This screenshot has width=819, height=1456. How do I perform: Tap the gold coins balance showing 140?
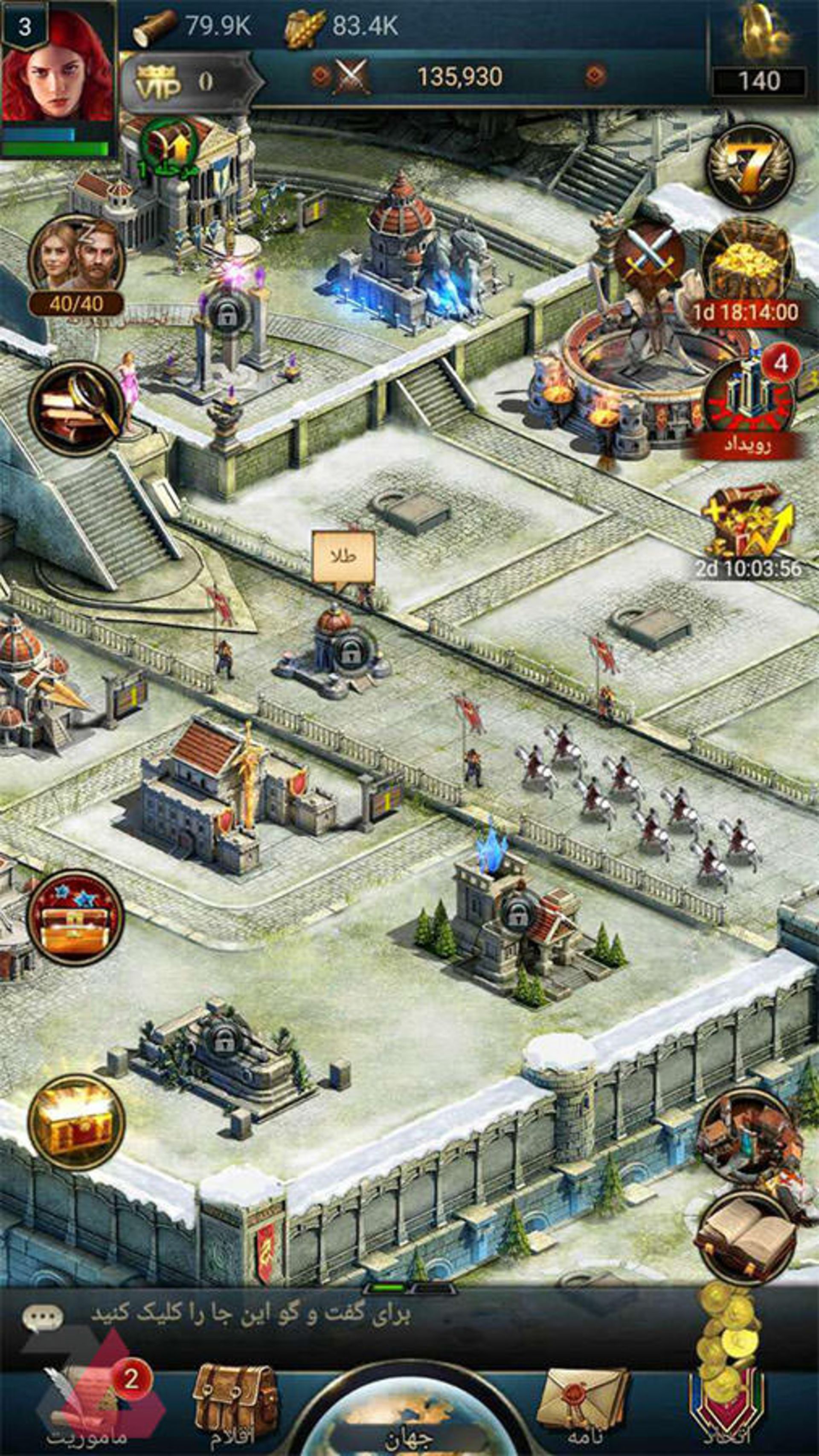pyautogui.click(x=759, y=80)
